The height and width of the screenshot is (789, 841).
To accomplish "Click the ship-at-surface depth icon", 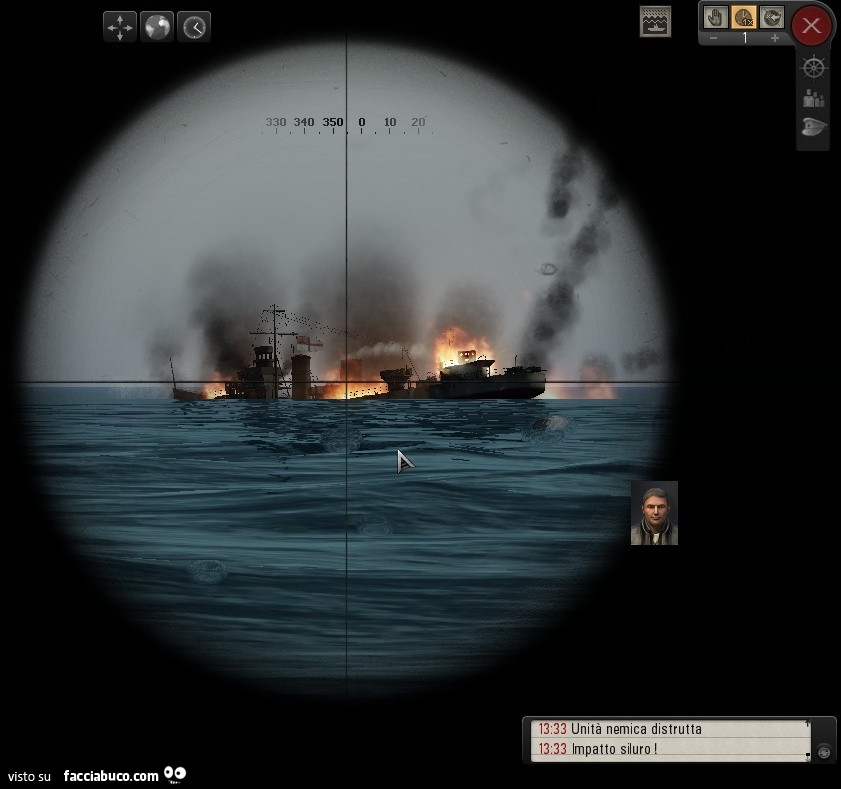I will (x=655, y=21).
